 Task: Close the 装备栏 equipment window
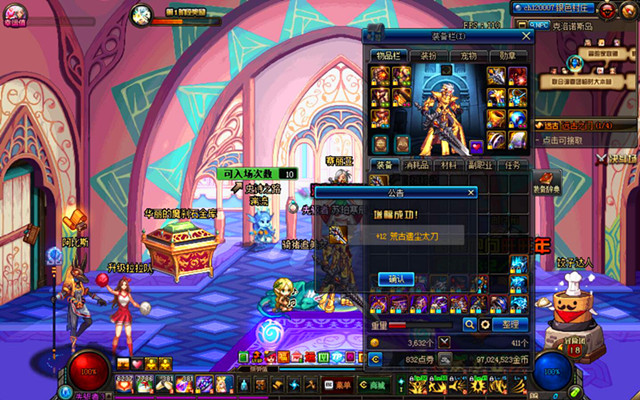(x=524, y=38)
